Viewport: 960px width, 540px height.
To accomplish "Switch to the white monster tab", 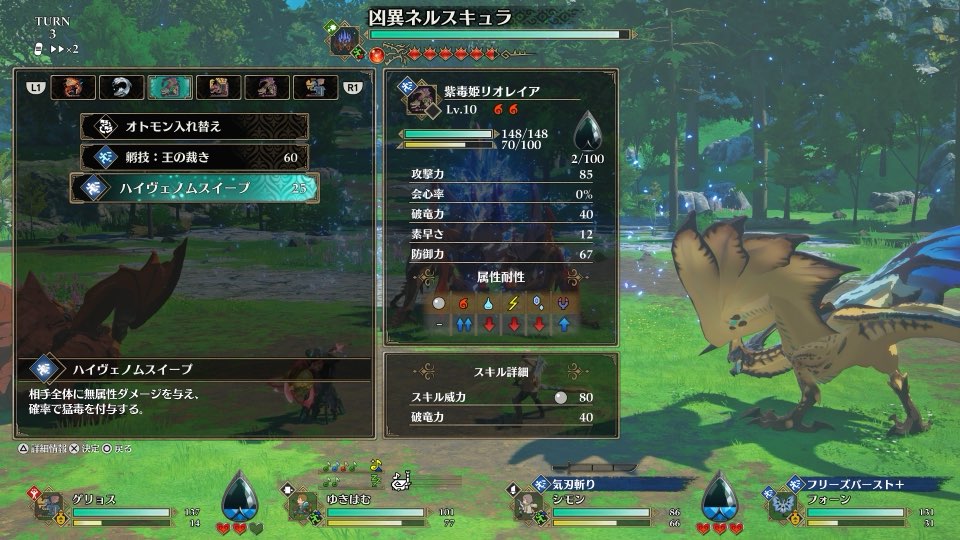I will click(x=123, y=88).
